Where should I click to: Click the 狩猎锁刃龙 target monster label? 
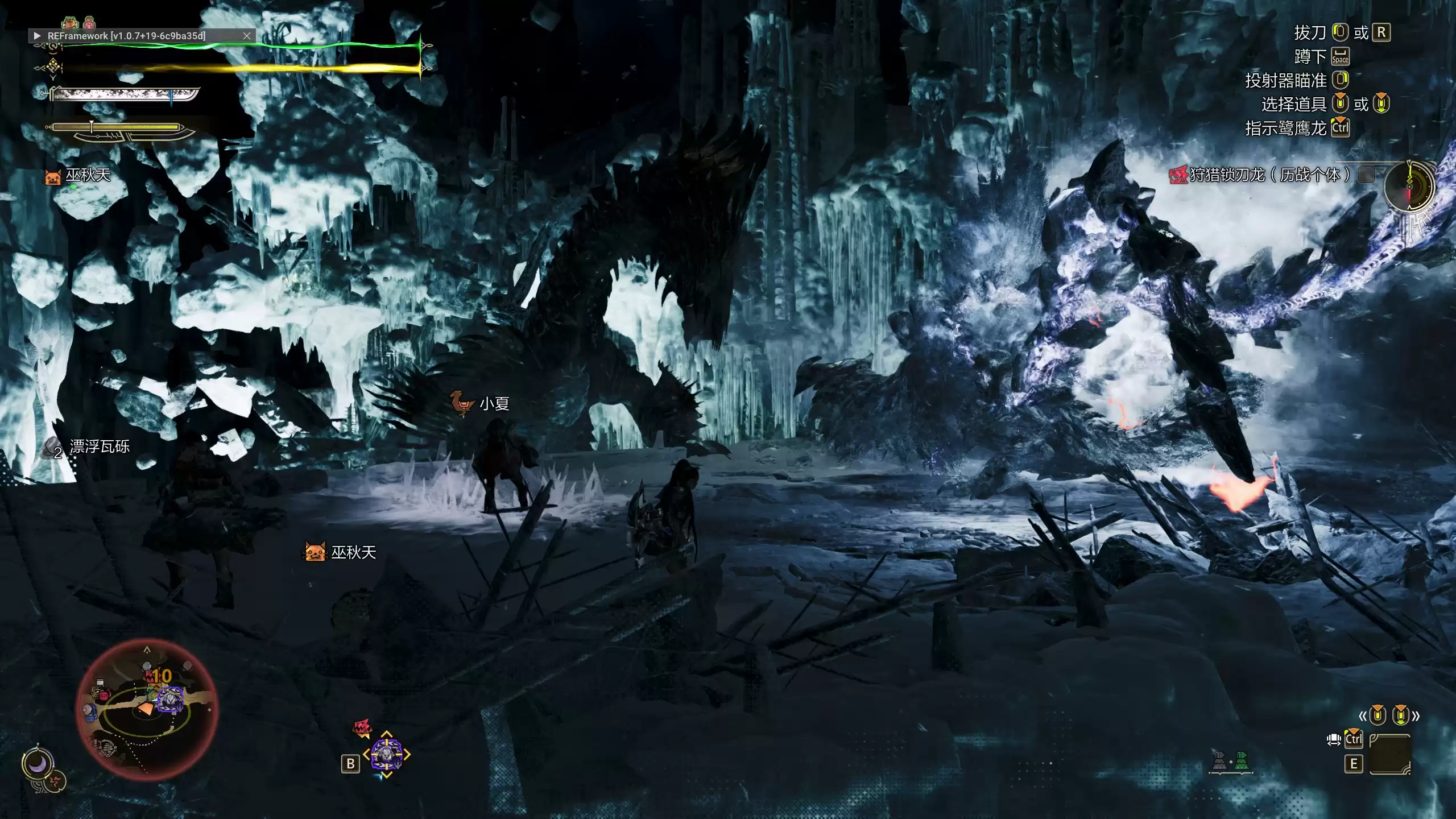click(1268, 175)
